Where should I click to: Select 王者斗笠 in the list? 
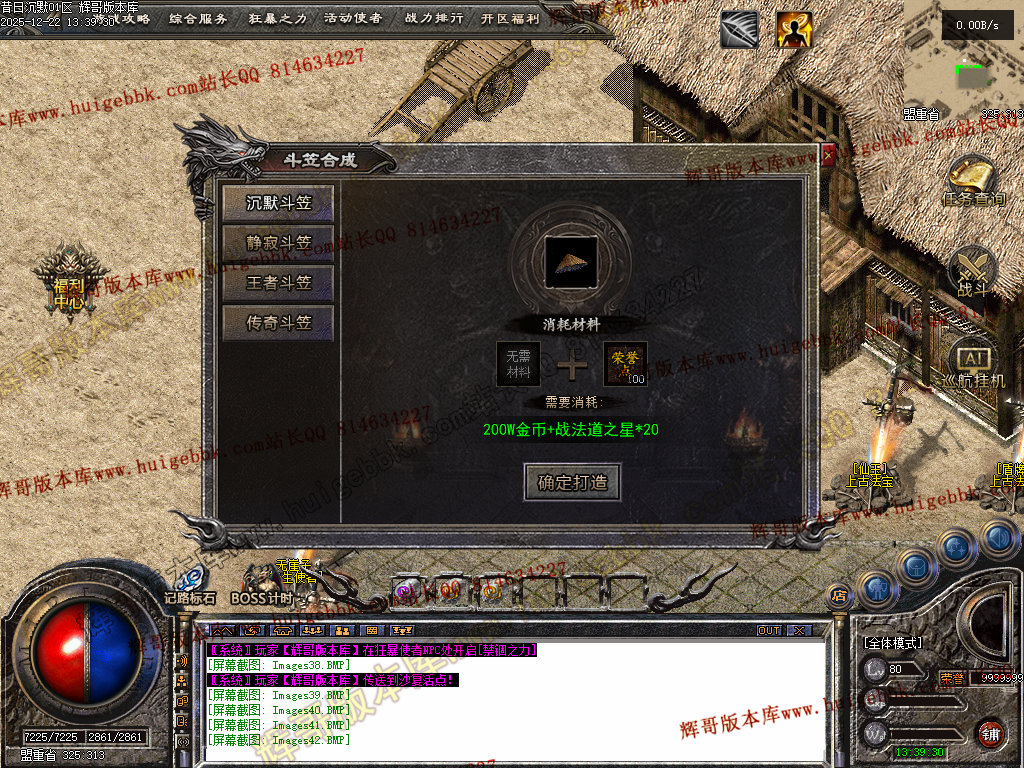coord(279,283)
